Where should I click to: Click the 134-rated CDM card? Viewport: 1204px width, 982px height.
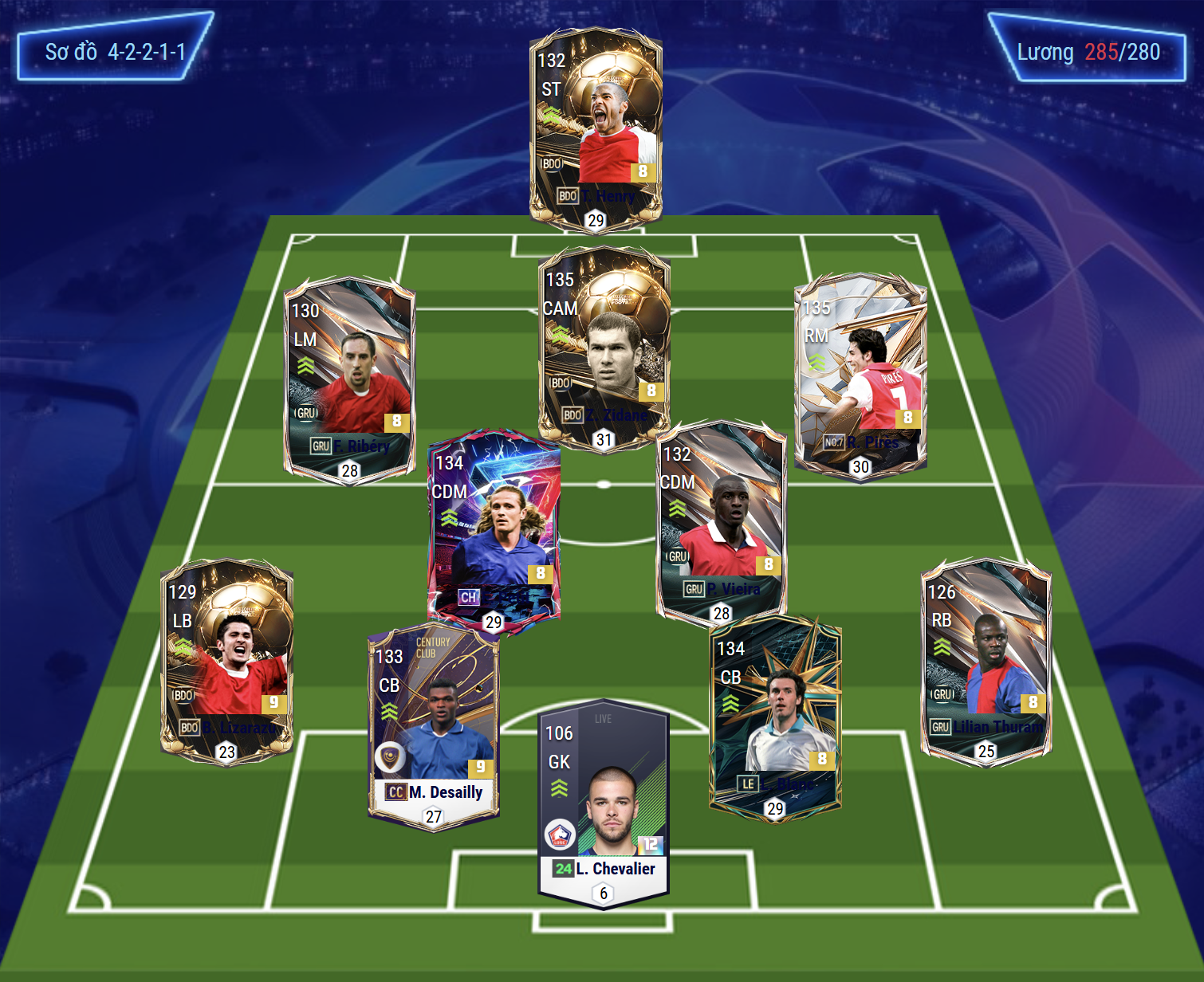pos(494,532)
